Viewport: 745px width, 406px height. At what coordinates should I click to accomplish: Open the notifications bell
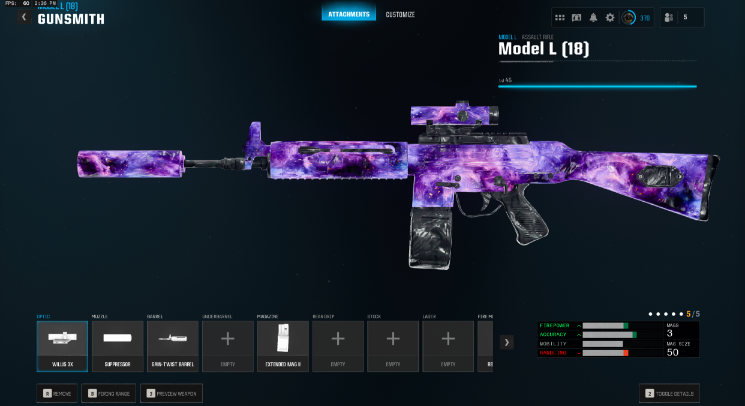[x=593, y=18]
